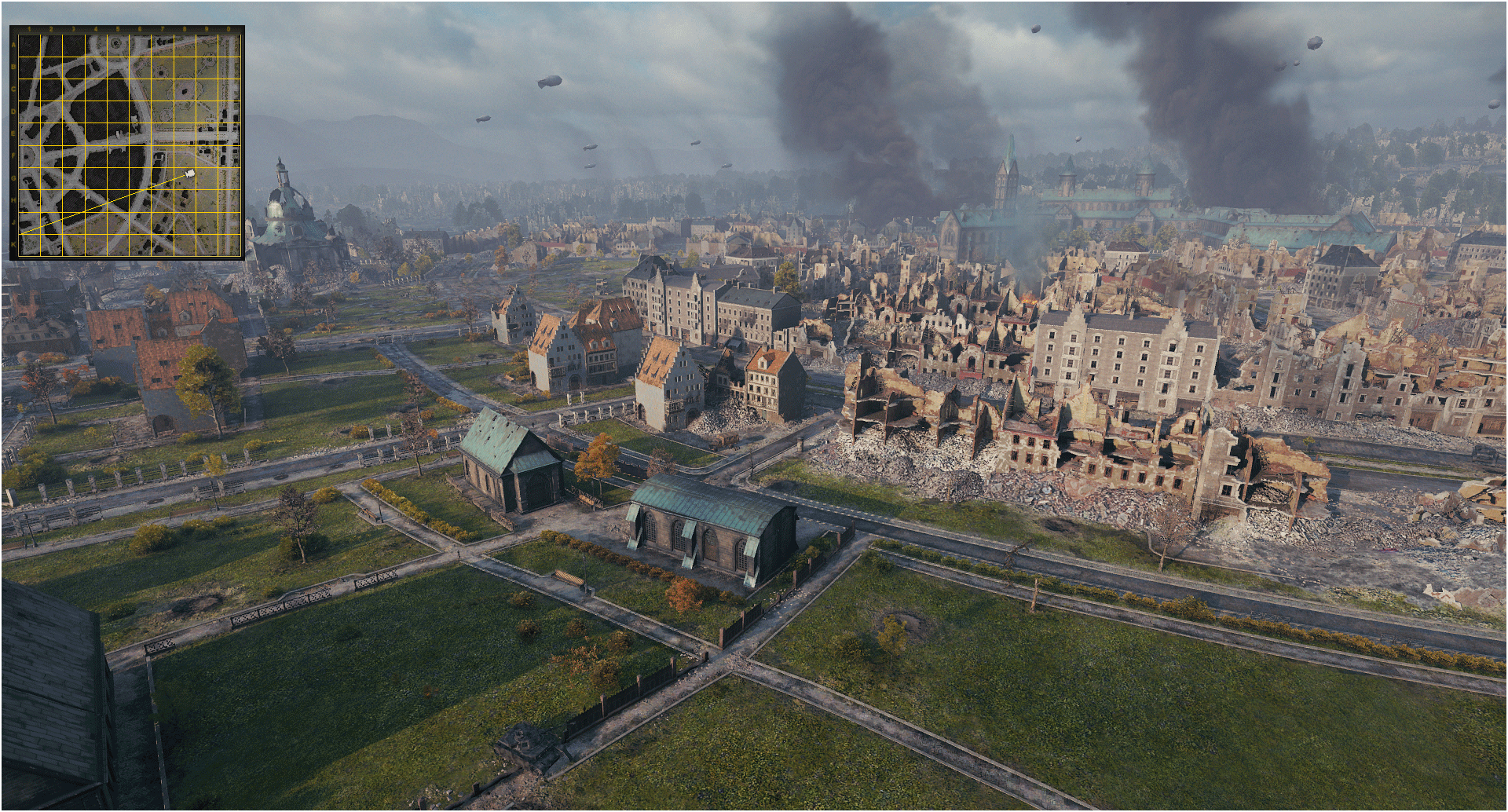Click the row label A on the minimap
1508x812 pixels.
coord(12,43)
